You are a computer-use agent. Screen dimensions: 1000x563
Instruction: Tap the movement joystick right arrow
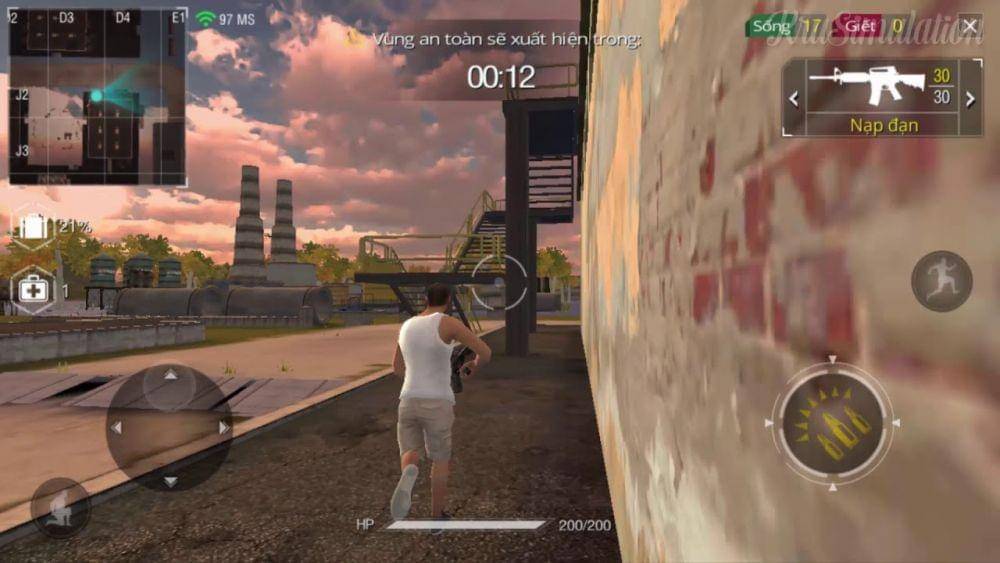click(223, 427)
